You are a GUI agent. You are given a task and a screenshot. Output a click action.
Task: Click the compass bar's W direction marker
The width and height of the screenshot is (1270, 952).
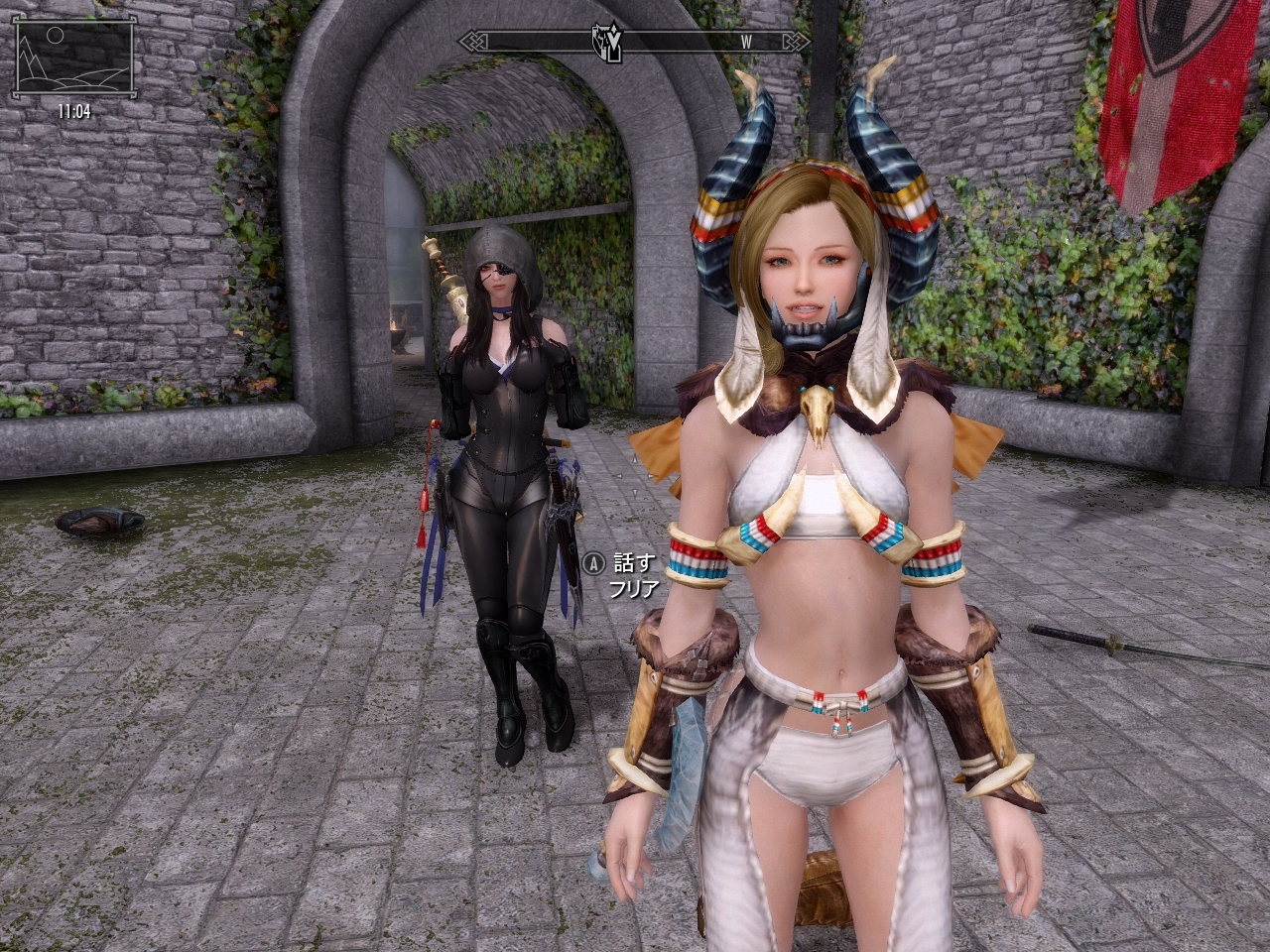point(745,42)
